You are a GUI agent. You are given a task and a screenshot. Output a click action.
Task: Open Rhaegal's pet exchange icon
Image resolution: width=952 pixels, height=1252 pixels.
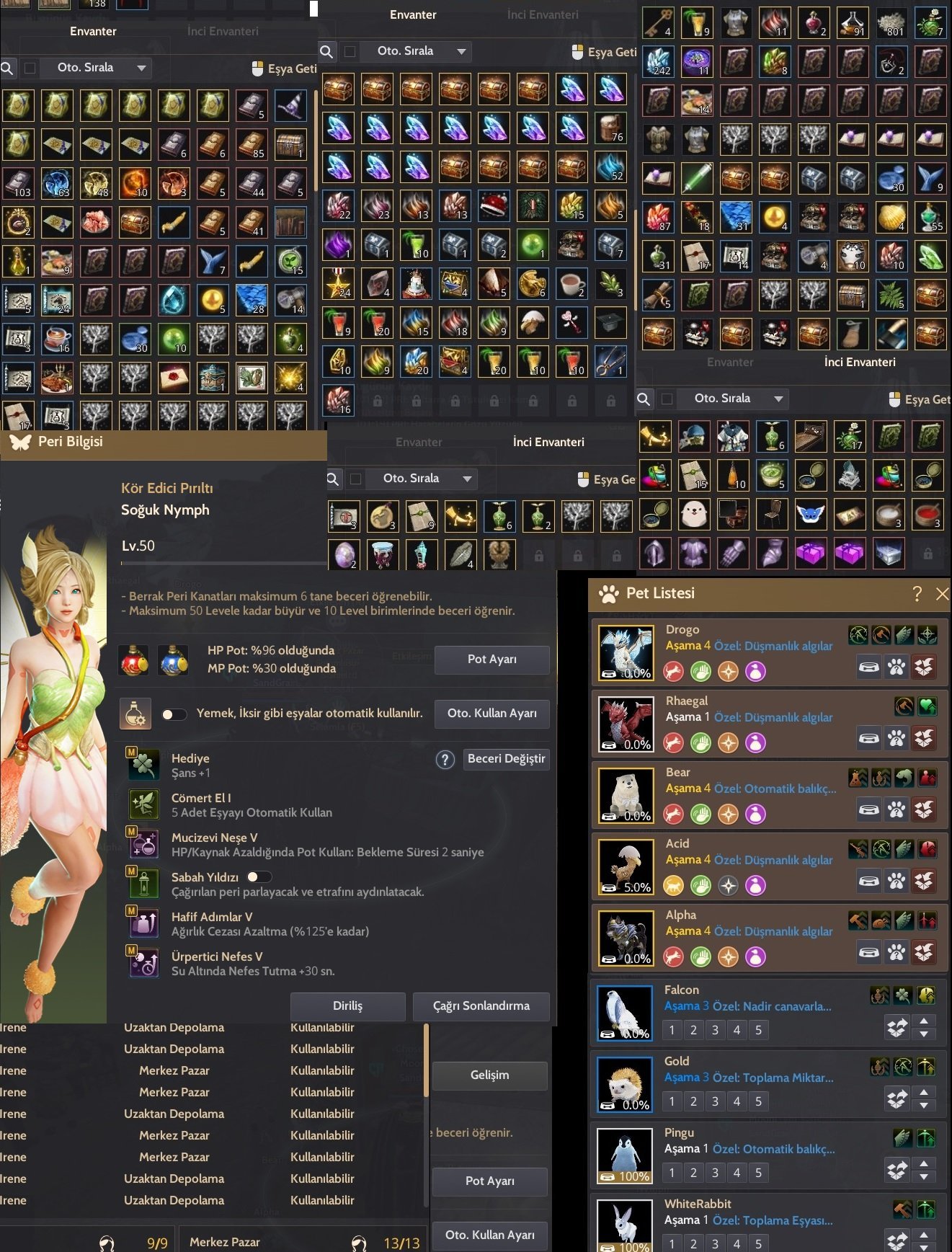tap(924, 739)
